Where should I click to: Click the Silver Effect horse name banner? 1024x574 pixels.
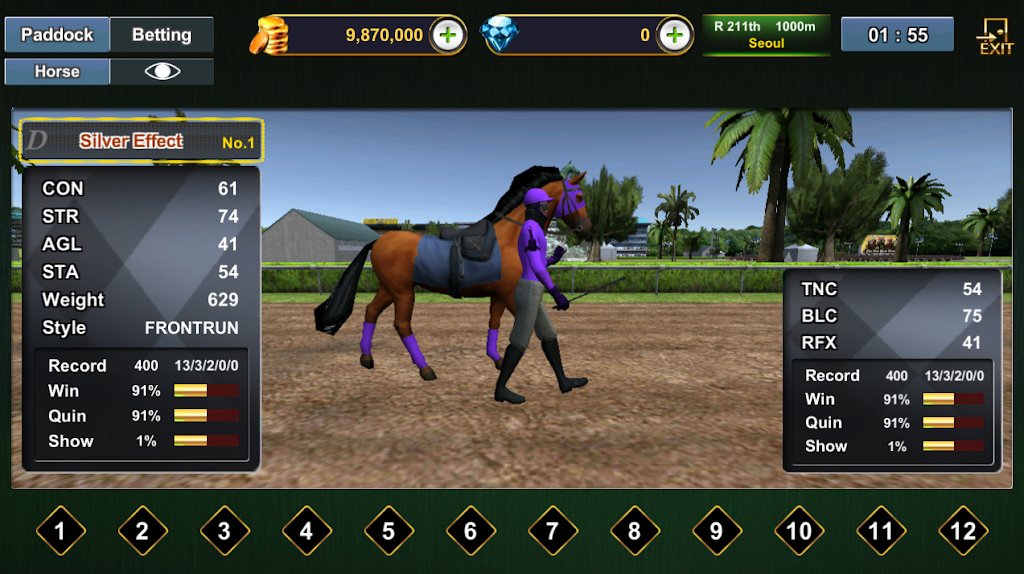142,141
